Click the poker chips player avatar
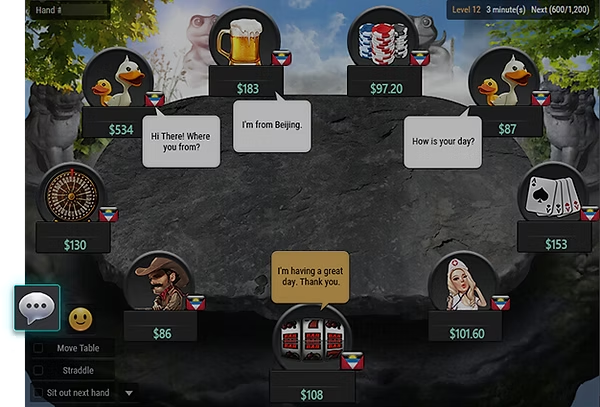The image size is (600, 407). point(382,40)
